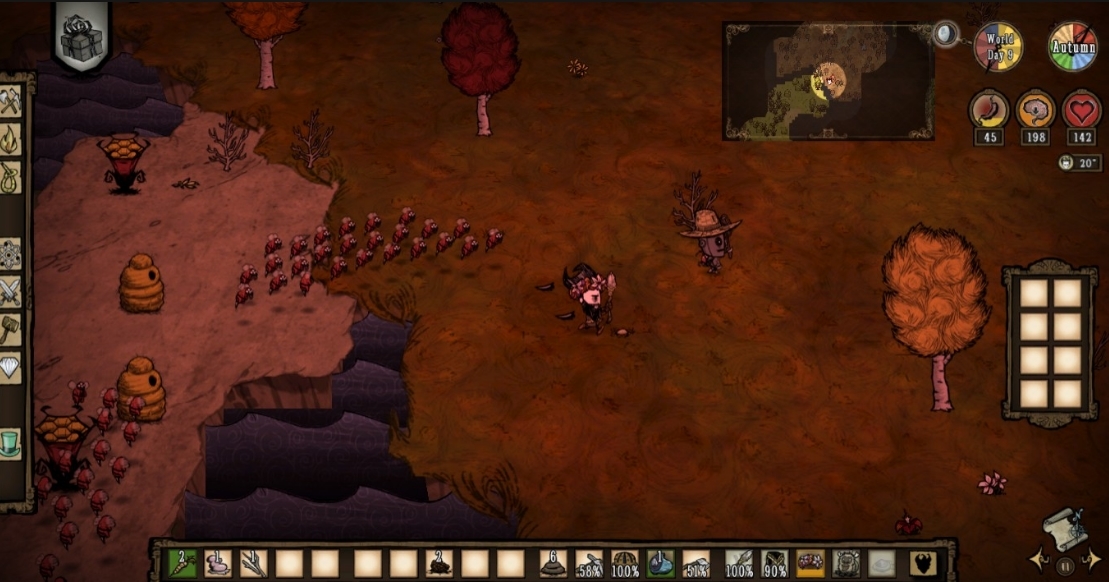Open the Dress (green top hat) tab
The image size is (1109, 582).
click(x=10, y=441)
